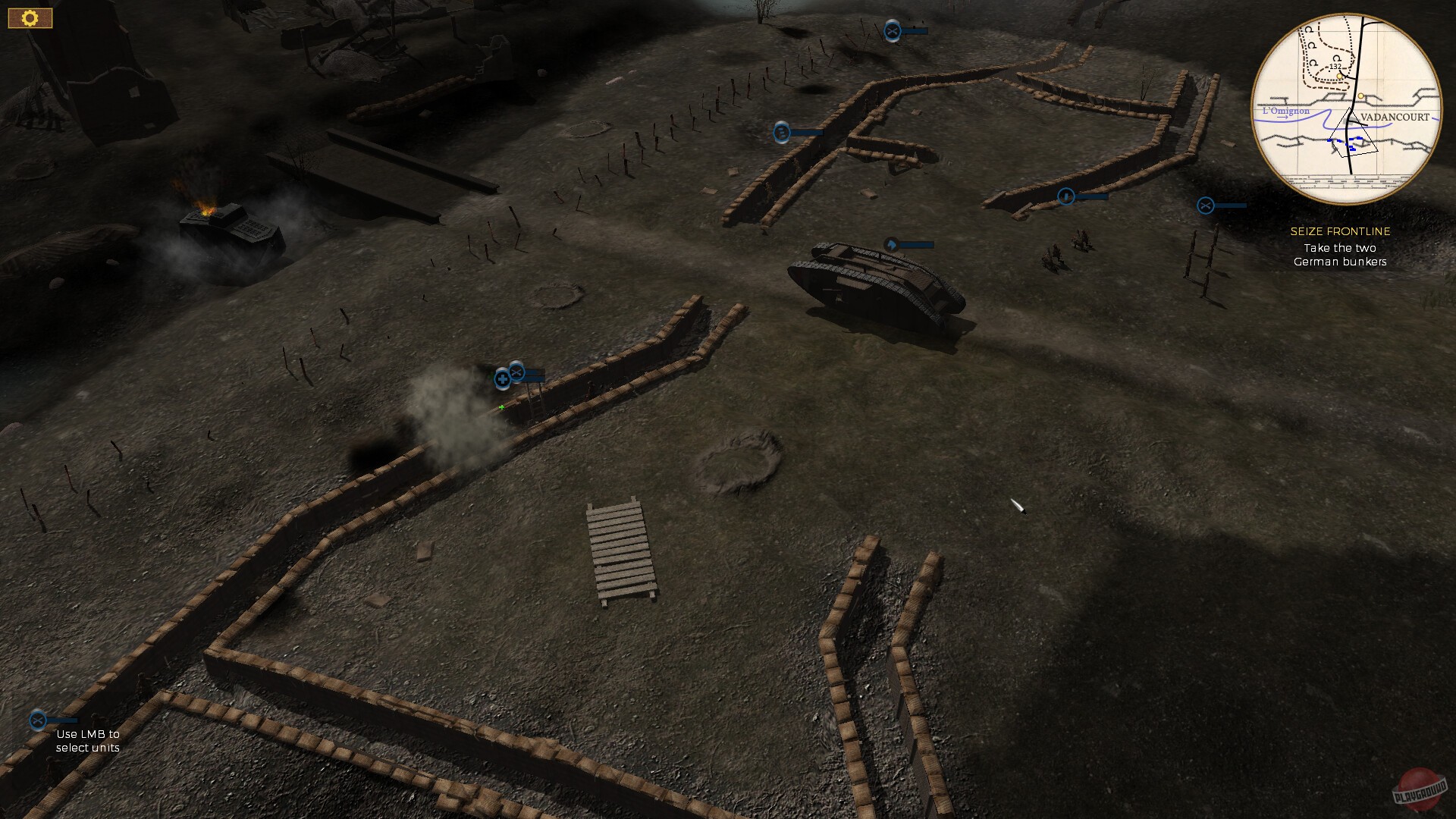
Task: Open the settings gear in the top-left corner
Action: [x=30, y=17]
